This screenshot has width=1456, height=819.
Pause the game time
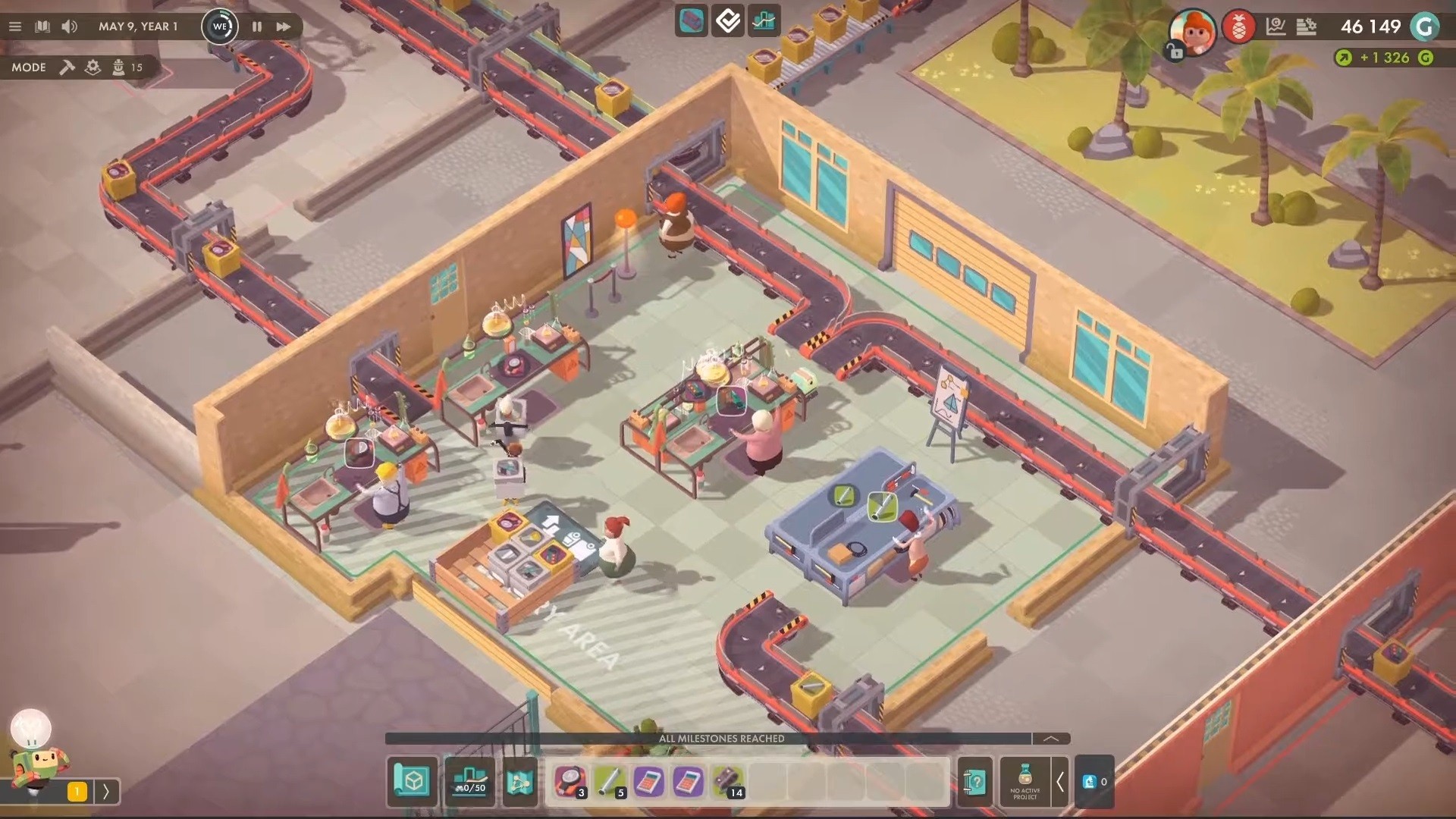[257, 27]
